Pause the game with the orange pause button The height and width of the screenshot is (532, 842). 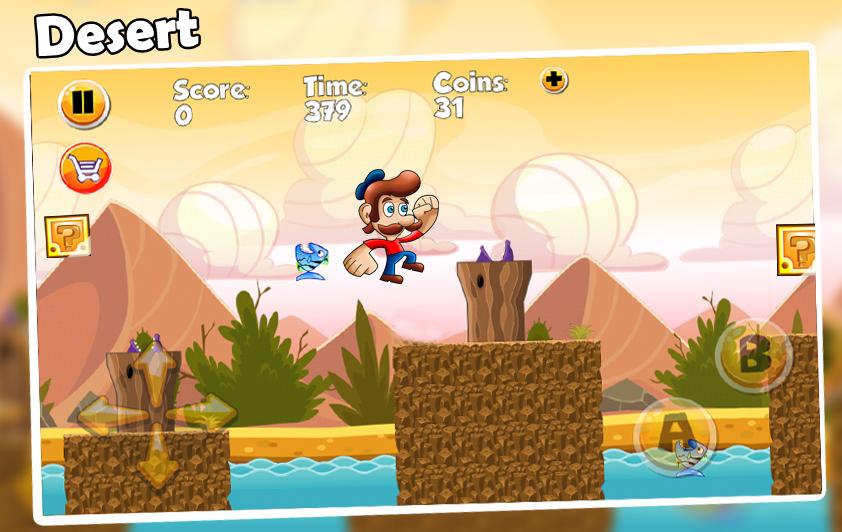(x=84, y=103)
